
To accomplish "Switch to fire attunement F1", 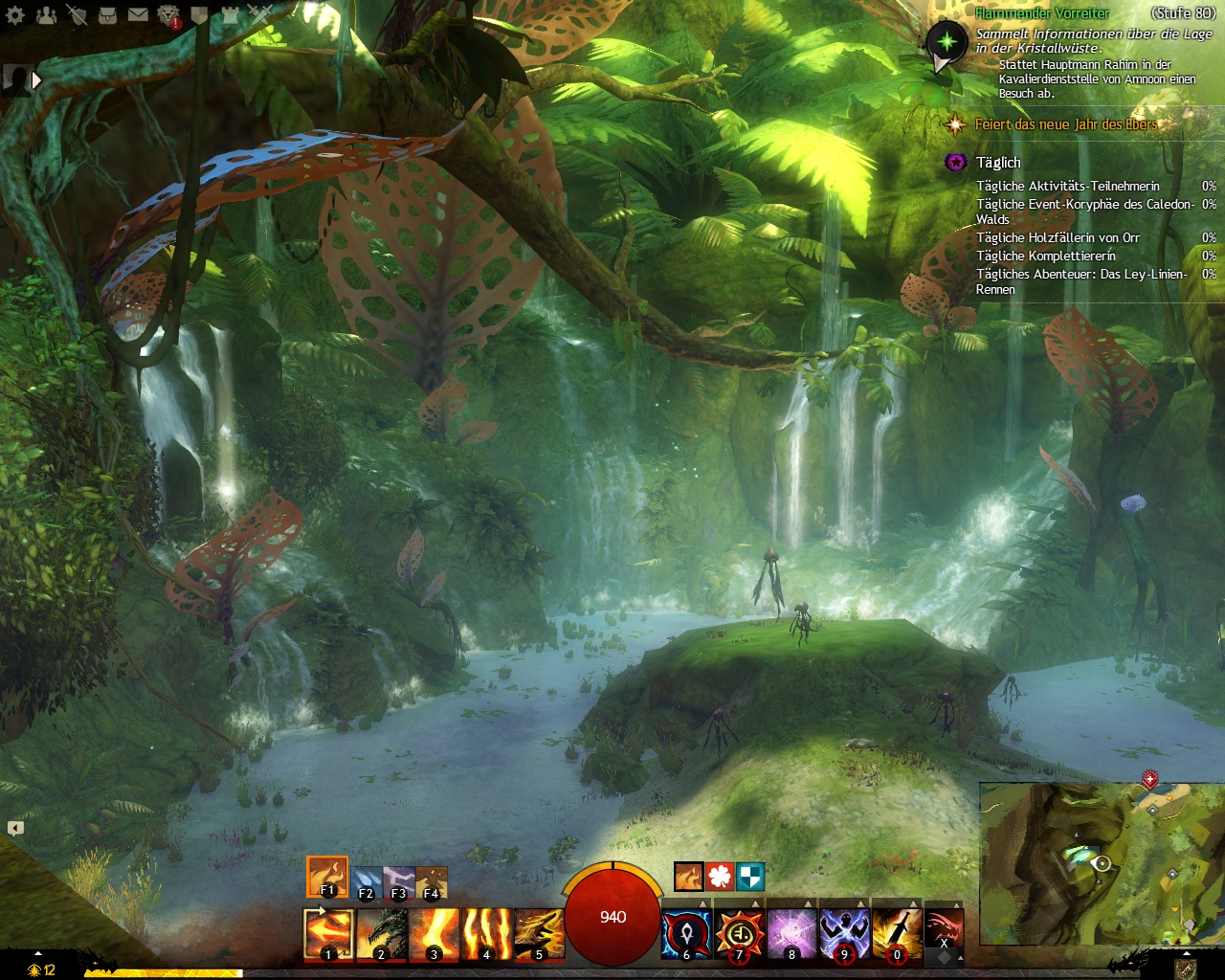I will (326, 876).
